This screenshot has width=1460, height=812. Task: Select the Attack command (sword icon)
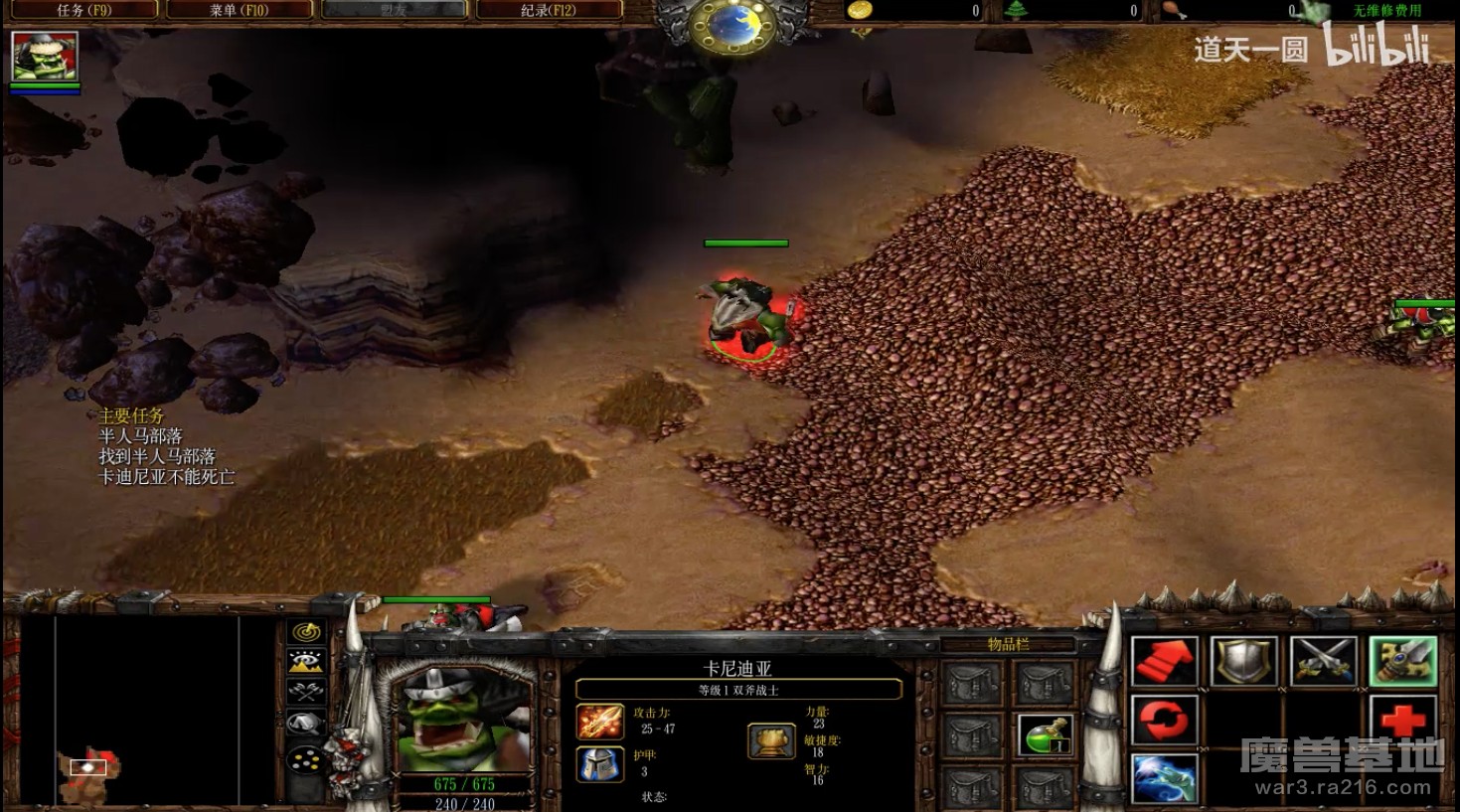click(x=1402, y=661)
